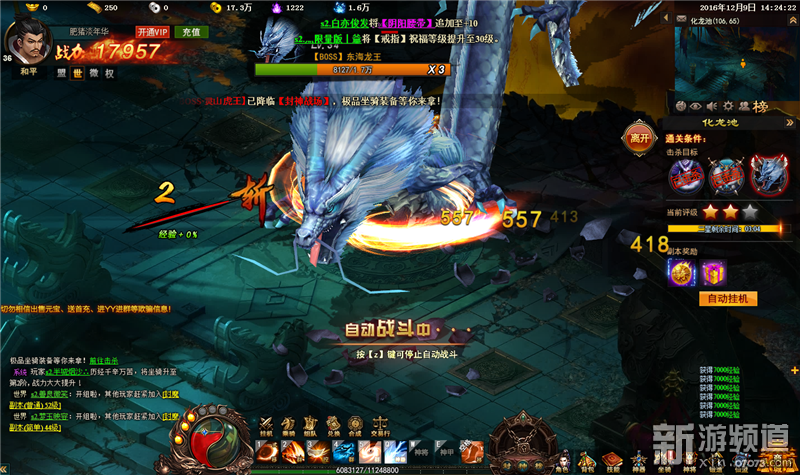Open the player character portrait
This screenshot has width=800, height=475.
pyautogui.click(x=22, y=40)
